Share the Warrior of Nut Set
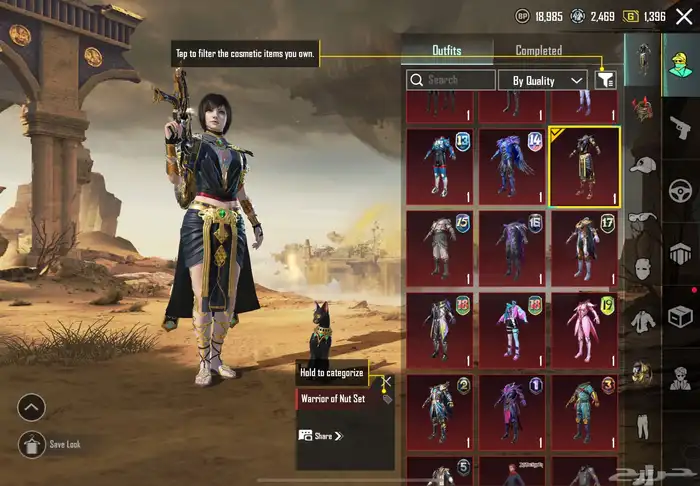Viewport: 700px width, 486px height. (x=320, y=436)
